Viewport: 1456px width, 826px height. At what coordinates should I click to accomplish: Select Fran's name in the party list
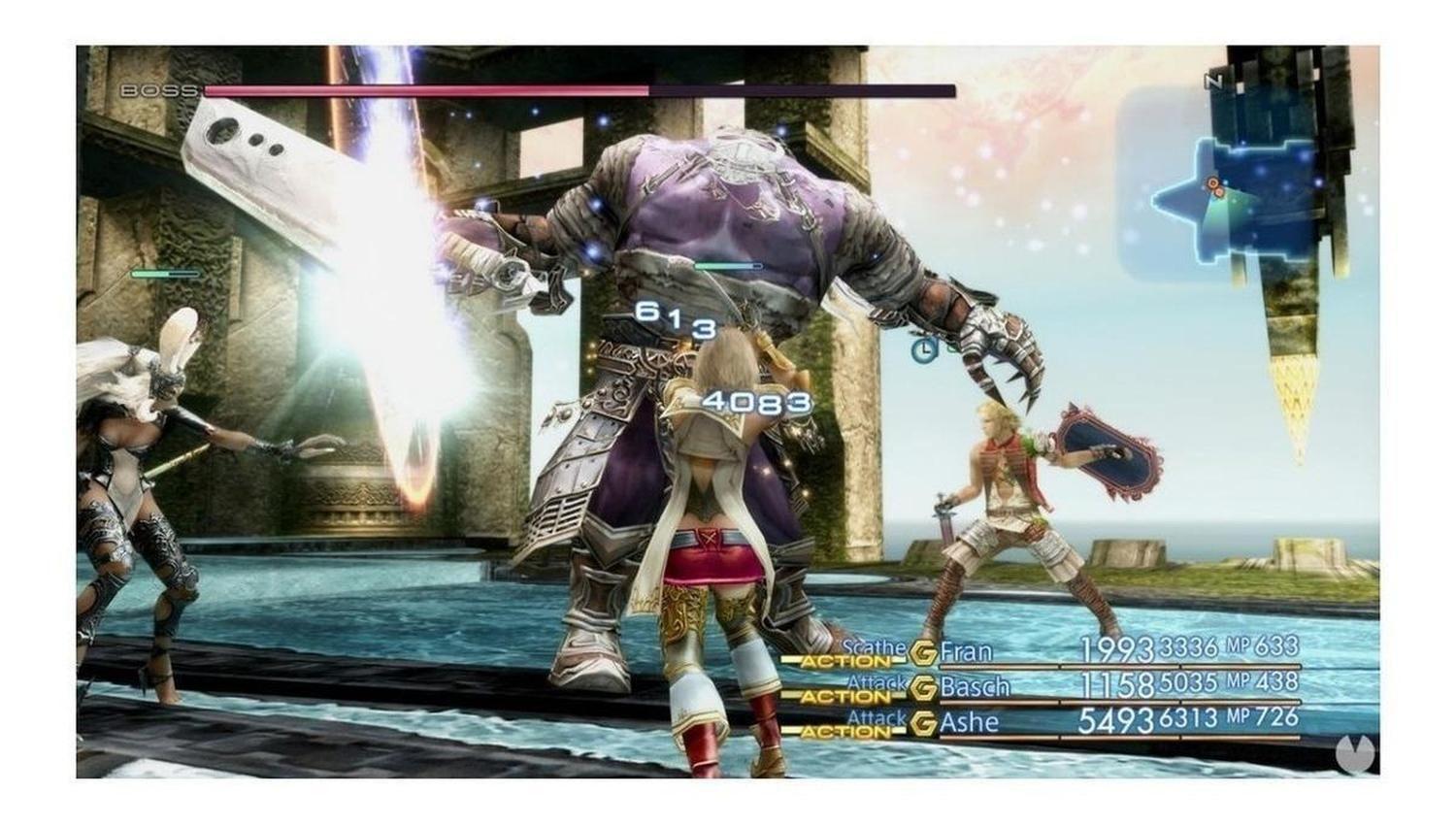pyautogui.click(x=967, y=650)
